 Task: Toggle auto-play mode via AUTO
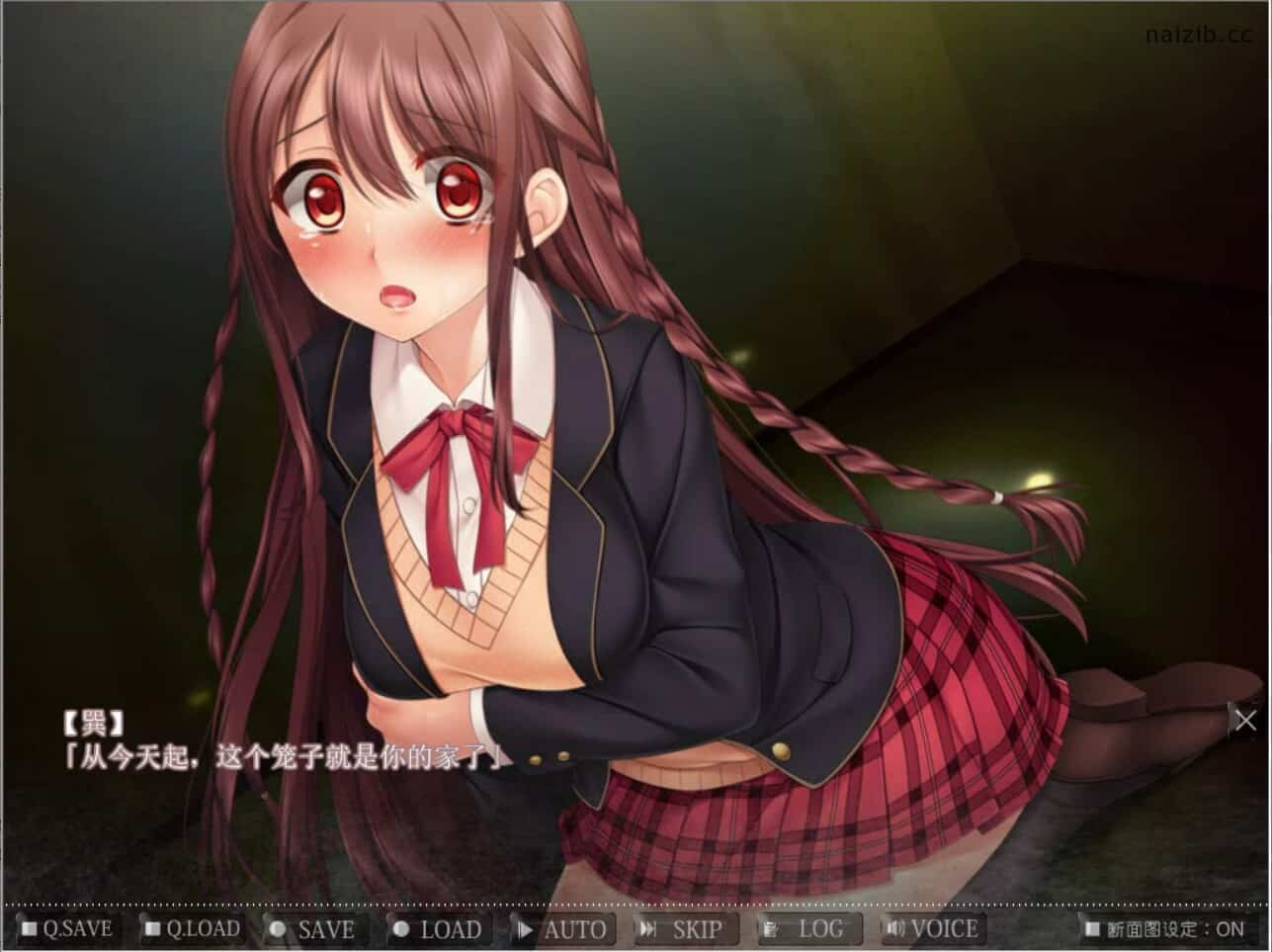coord(563,929)
